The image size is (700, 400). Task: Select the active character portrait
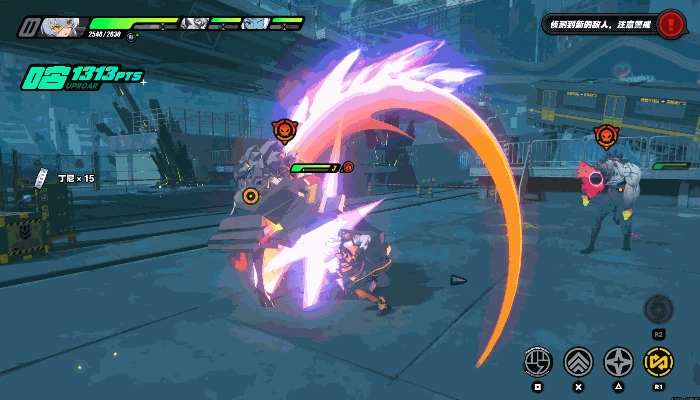pyautogui.click(x=66, y=26)
